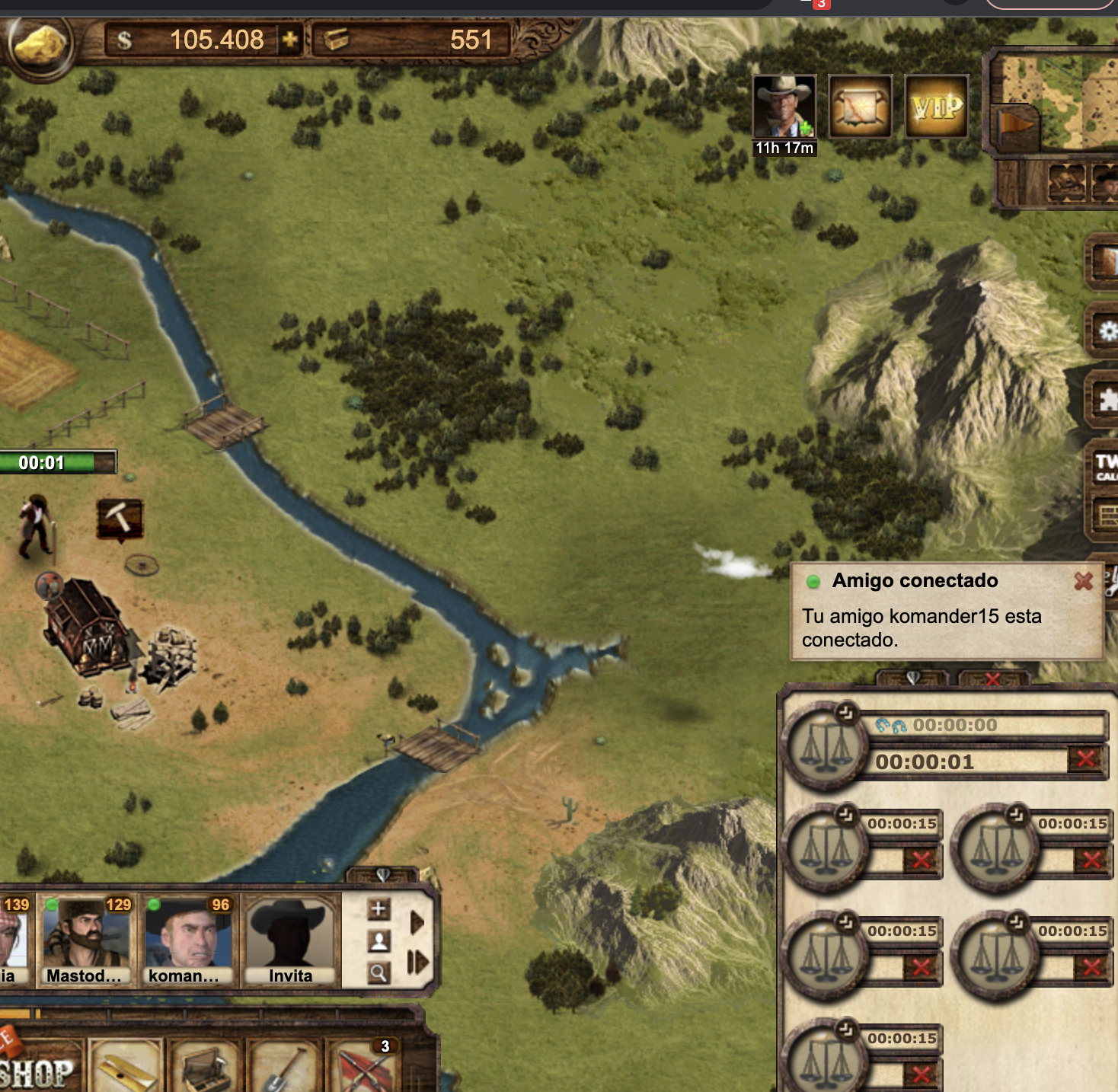Click the gold nugget icon
The height and width of the screenshot is (1092, 1118).
pyautogui.click(x=38, y=43)
